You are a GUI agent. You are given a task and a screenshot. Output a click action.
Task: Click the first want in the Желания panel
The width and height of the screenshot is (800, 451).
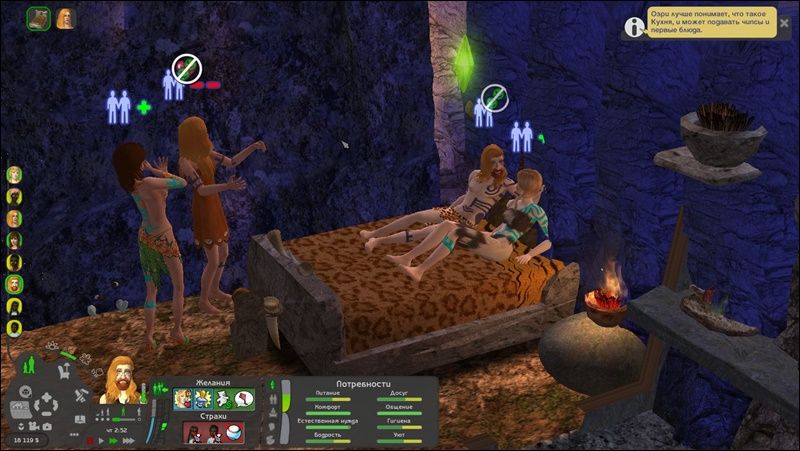coord(184,399)
